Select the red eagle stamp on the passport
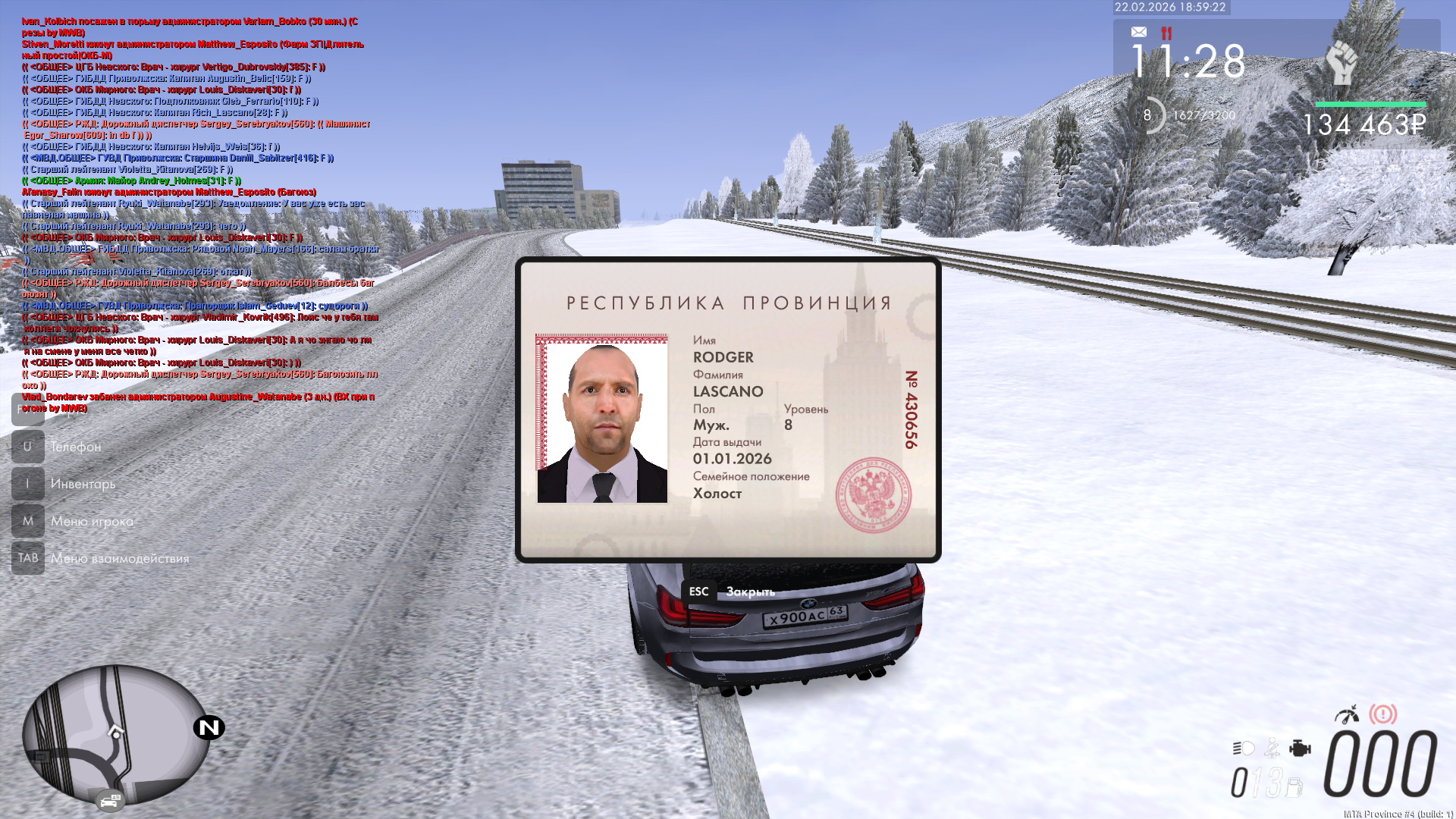 [873, 494]
